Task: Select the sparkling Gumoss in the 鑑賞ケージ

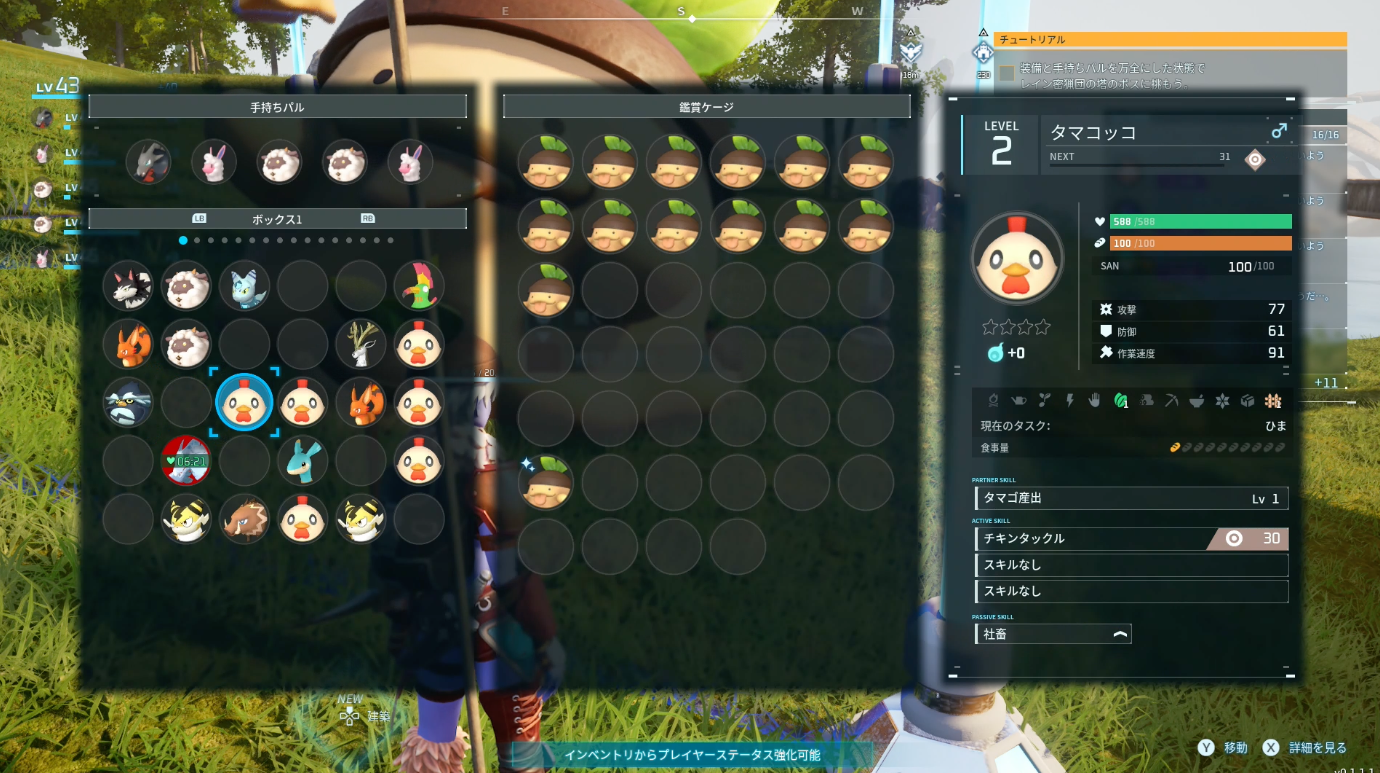Action: coord(546,482)
